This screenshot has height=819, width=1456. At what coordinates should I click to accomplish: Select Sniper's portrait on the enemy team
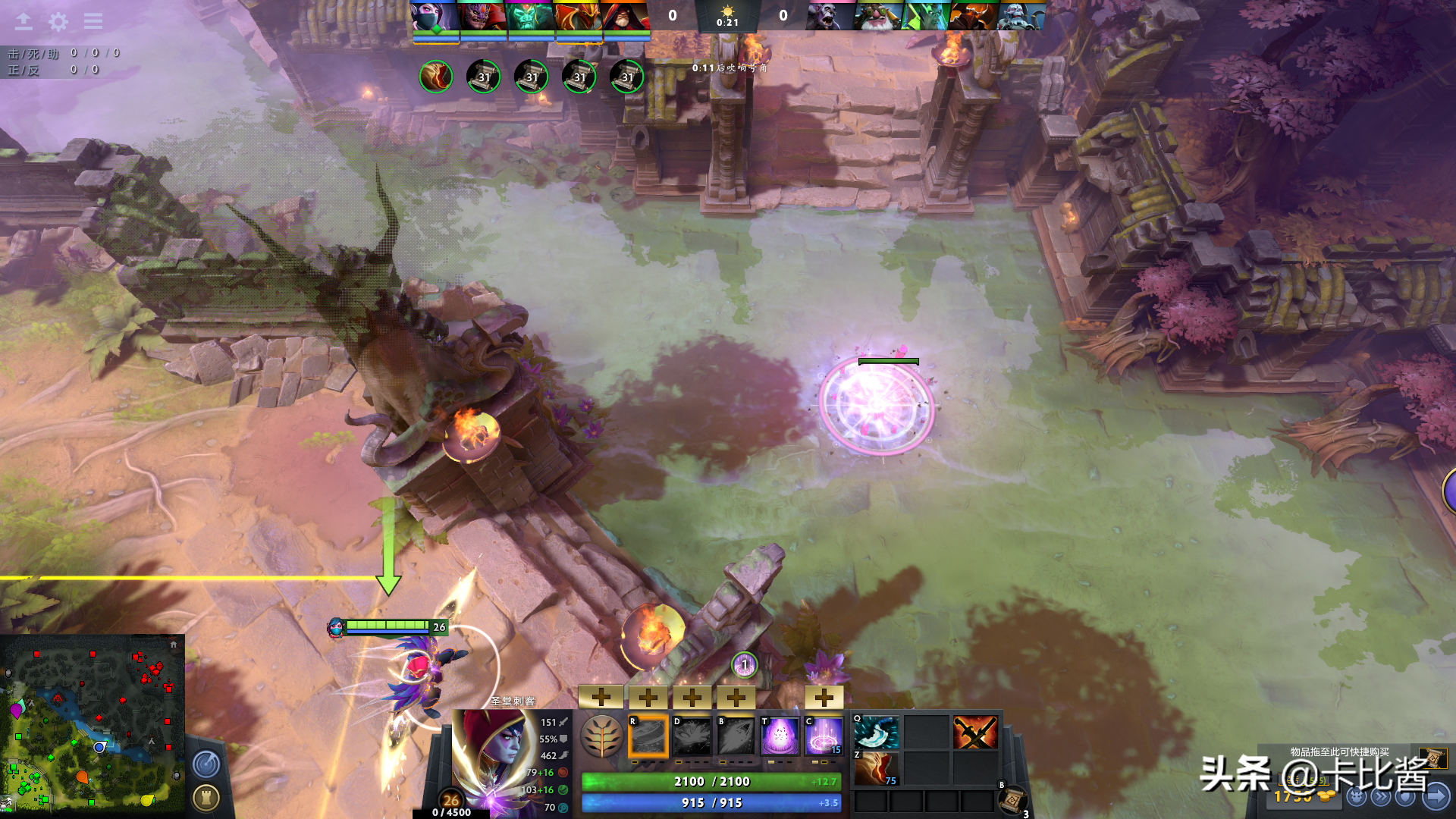click(x=878, y=16)
